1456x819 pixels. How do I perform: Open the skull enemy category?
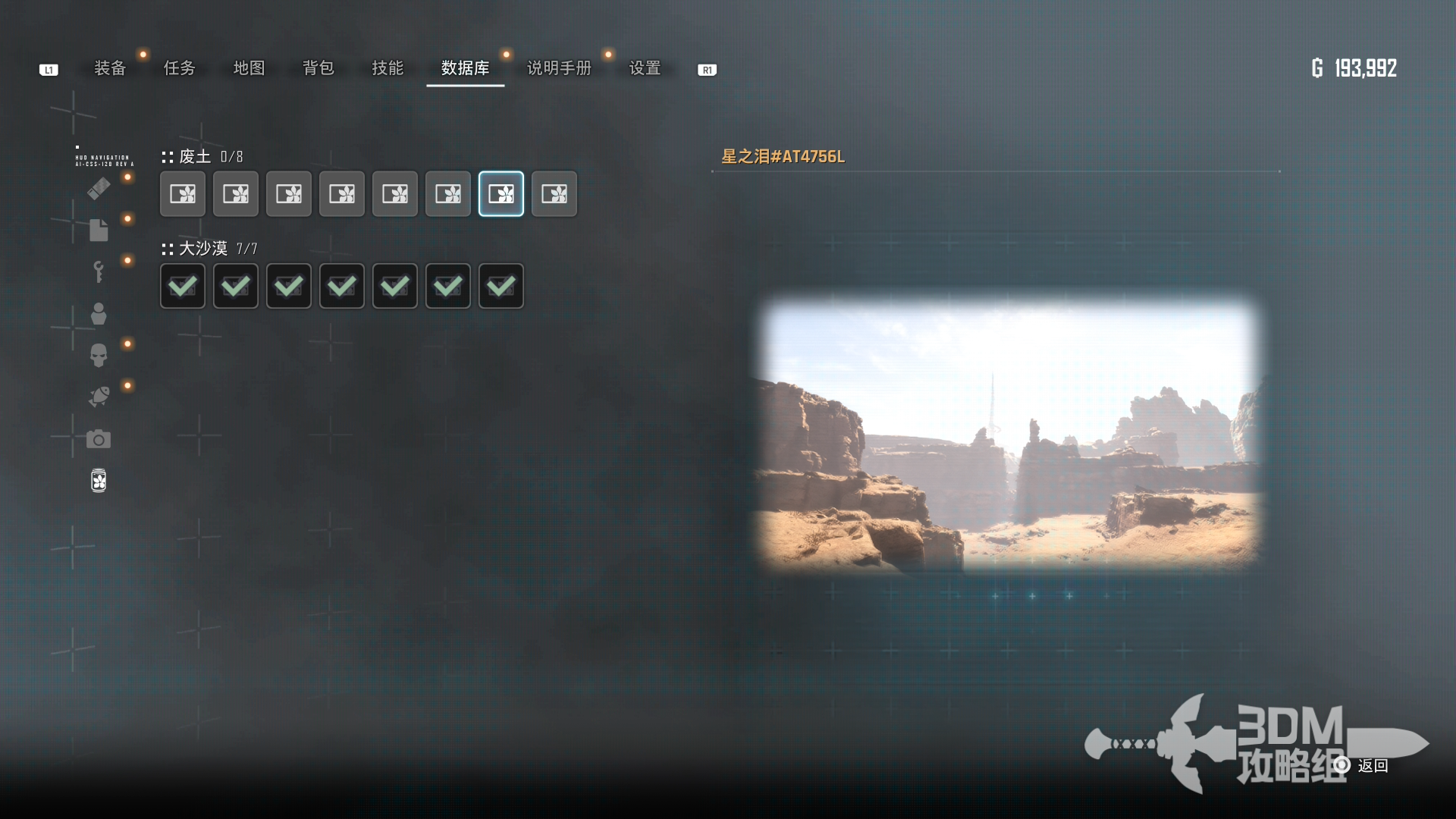click(x=99, y=355)
